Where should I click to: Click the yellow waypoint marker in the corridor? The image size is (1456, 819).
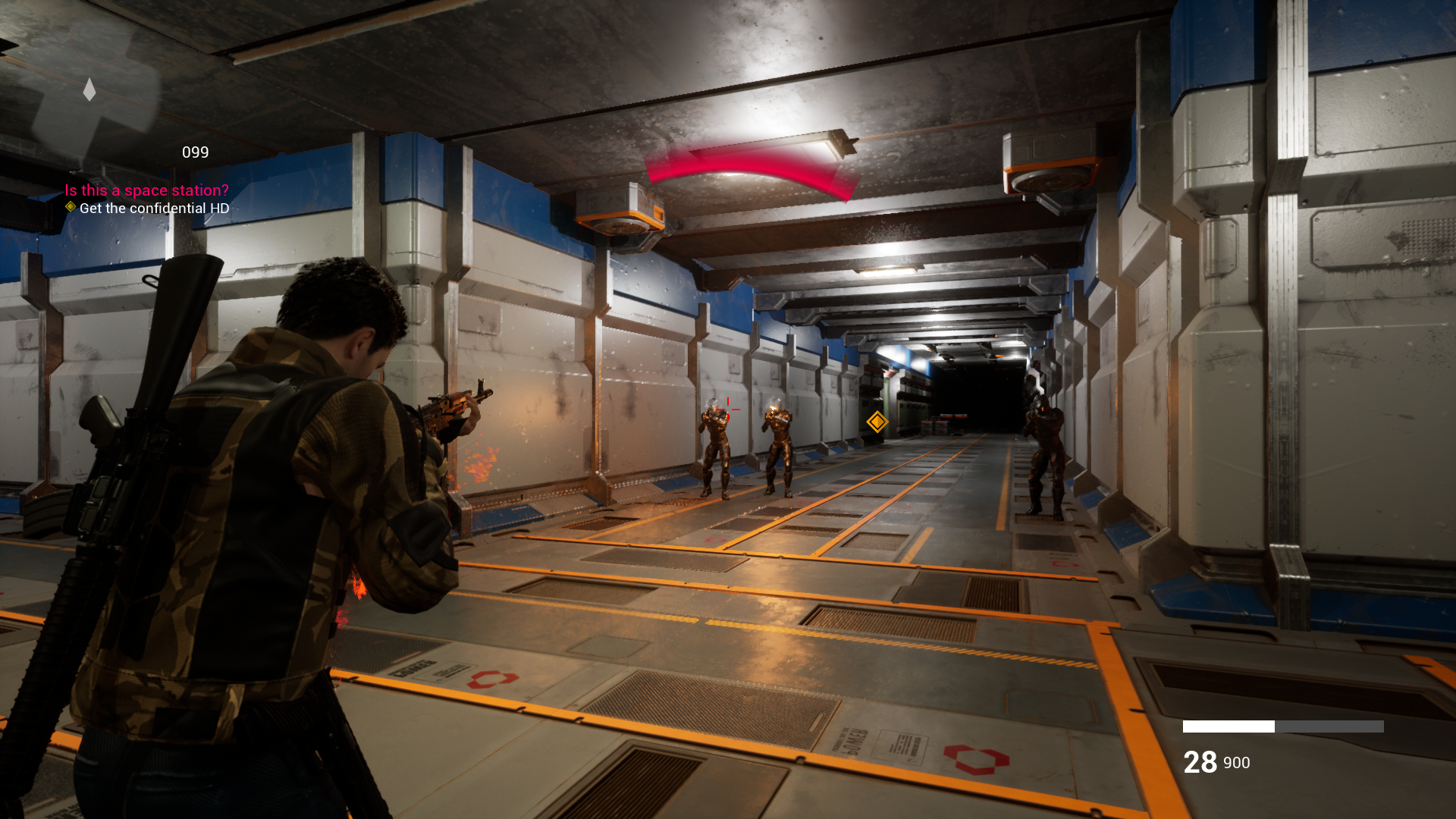(x=877, y=423)
